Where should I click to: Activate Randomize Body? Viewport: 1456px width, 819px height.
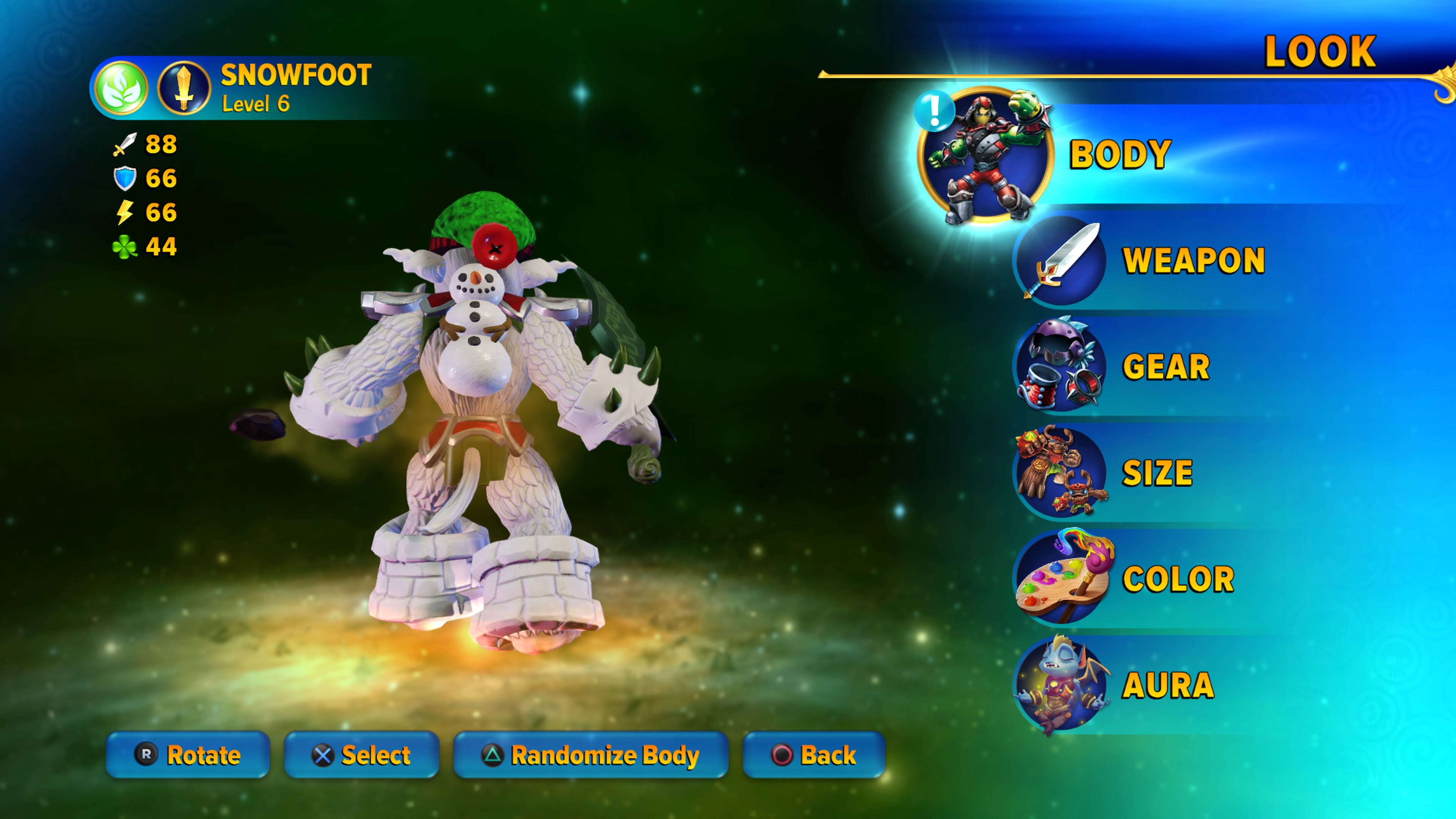(x=591, y=755)
